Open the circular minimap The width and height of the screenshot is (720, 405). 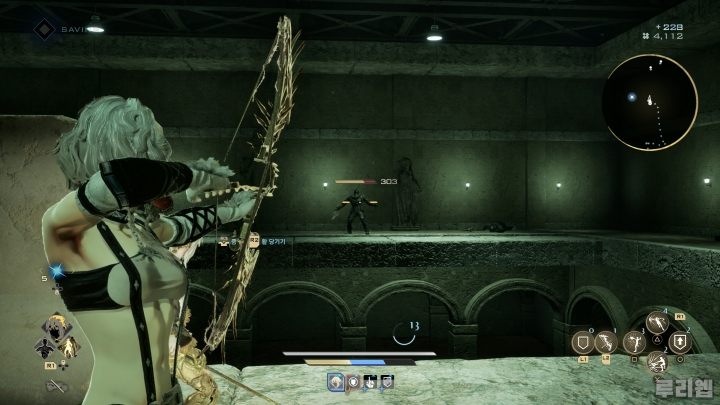pyautogui.click(x=650, y=101)
